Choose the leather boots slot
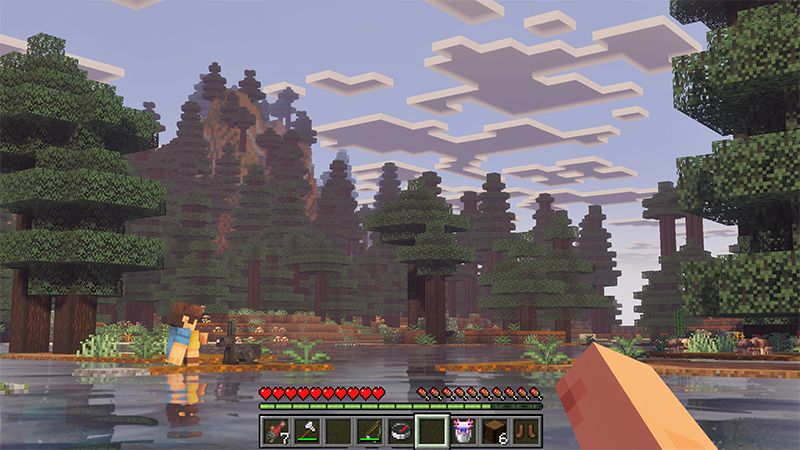This screenshot has width=800, height=450. 524,431
